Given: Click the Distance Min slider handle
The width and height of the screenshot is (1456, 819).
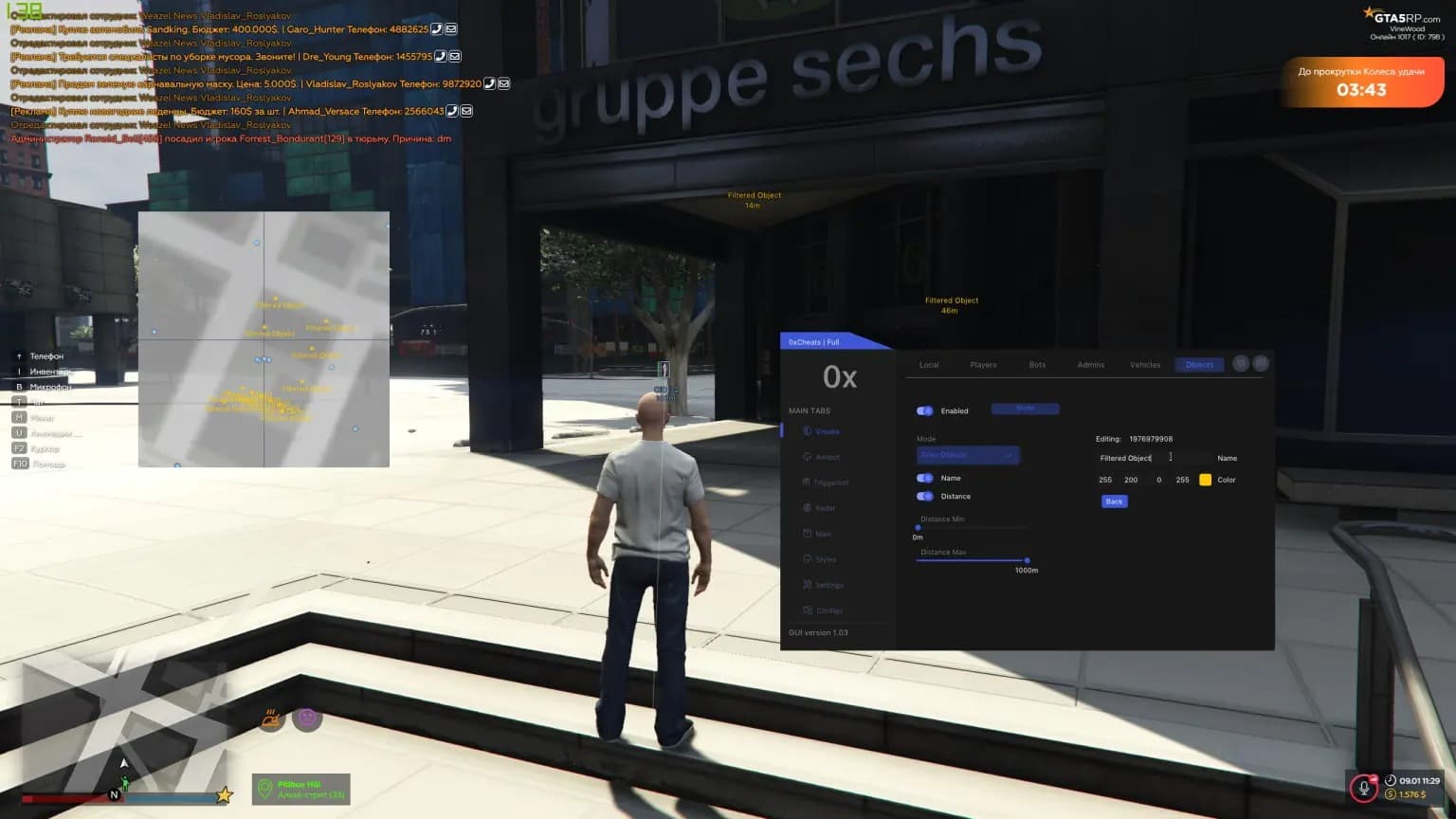Looking at the screenshot, I should [918, 528].
